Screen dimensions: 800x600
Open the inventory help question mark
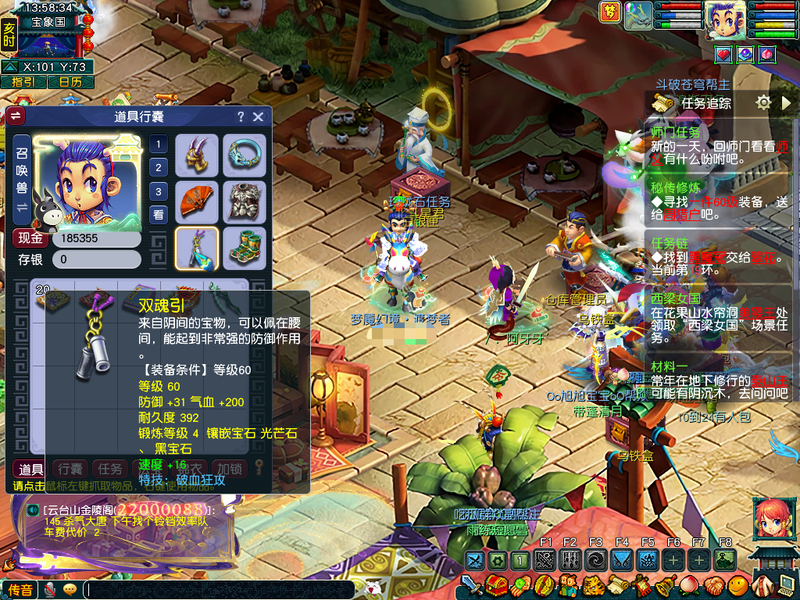pyautogui.click(x=240, y=117)
